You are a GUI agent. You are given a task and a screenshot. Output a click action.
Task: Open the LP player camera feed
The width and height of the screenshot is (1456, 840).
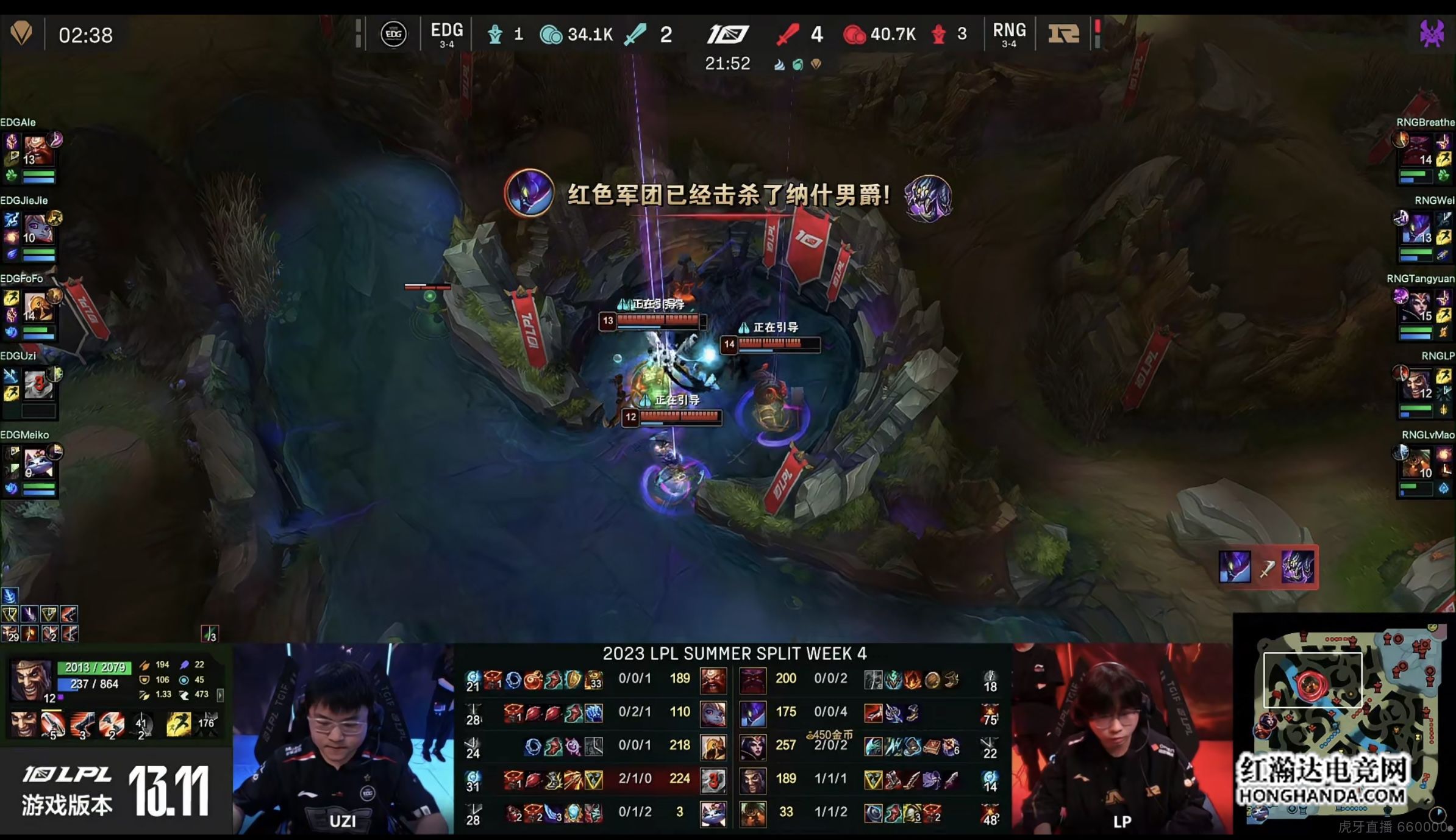(x=1122, y=739)
